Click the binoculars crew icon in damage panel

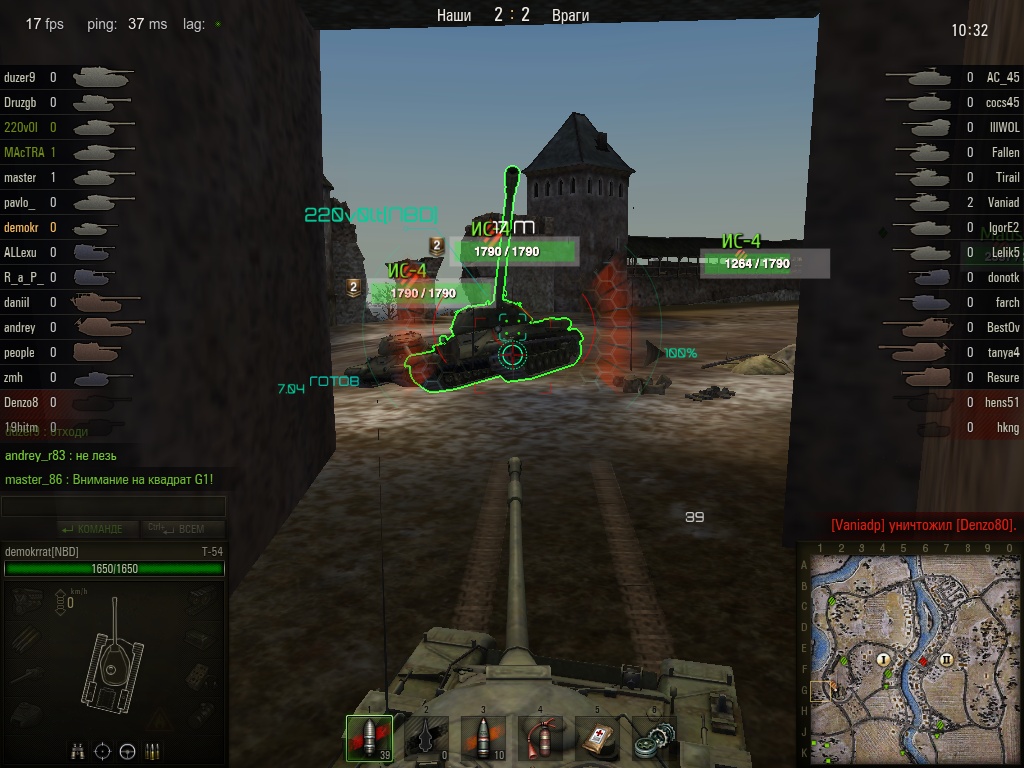point(77,751)
